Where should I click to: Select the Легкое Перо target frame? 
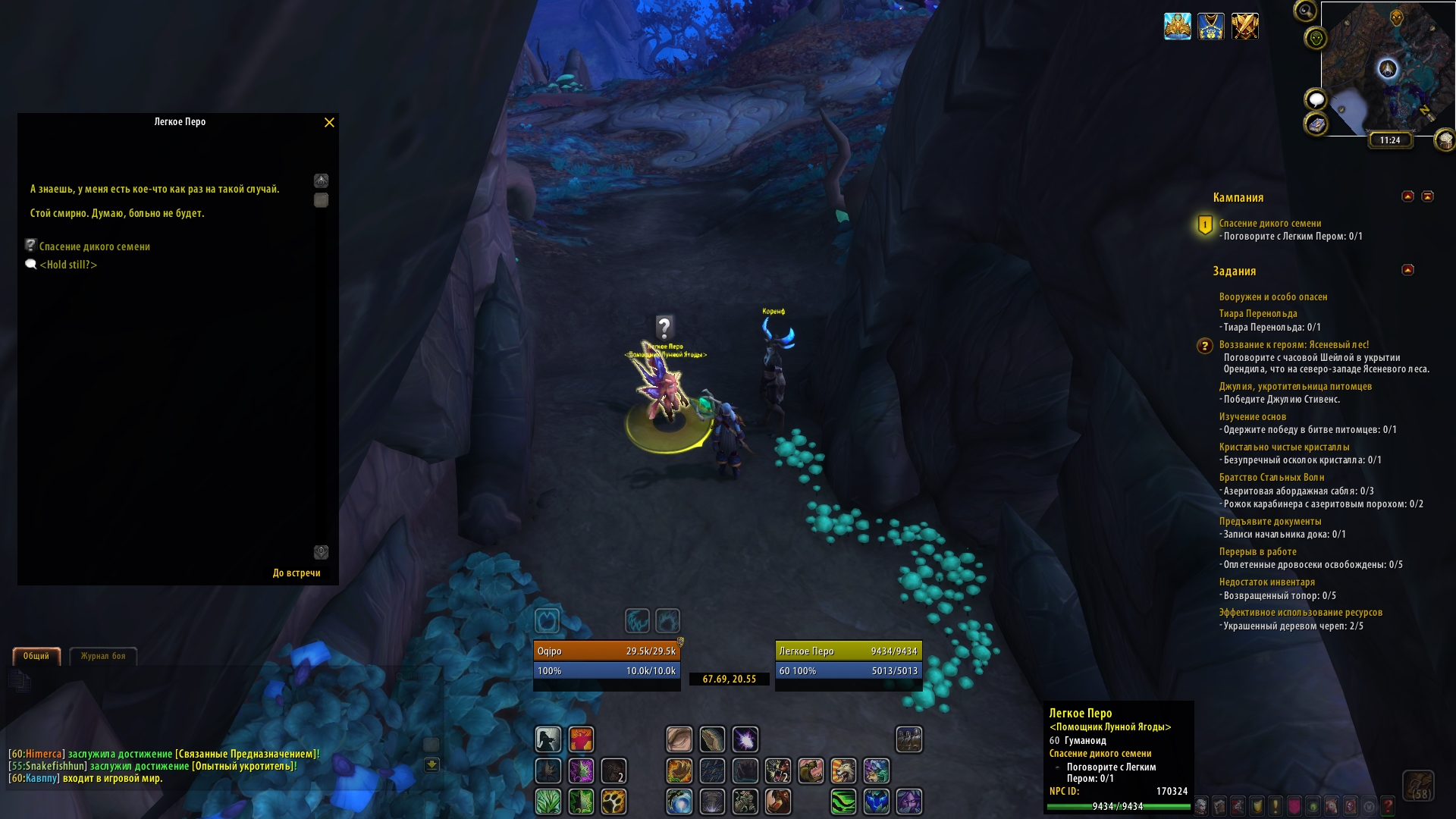click(849, 661)
